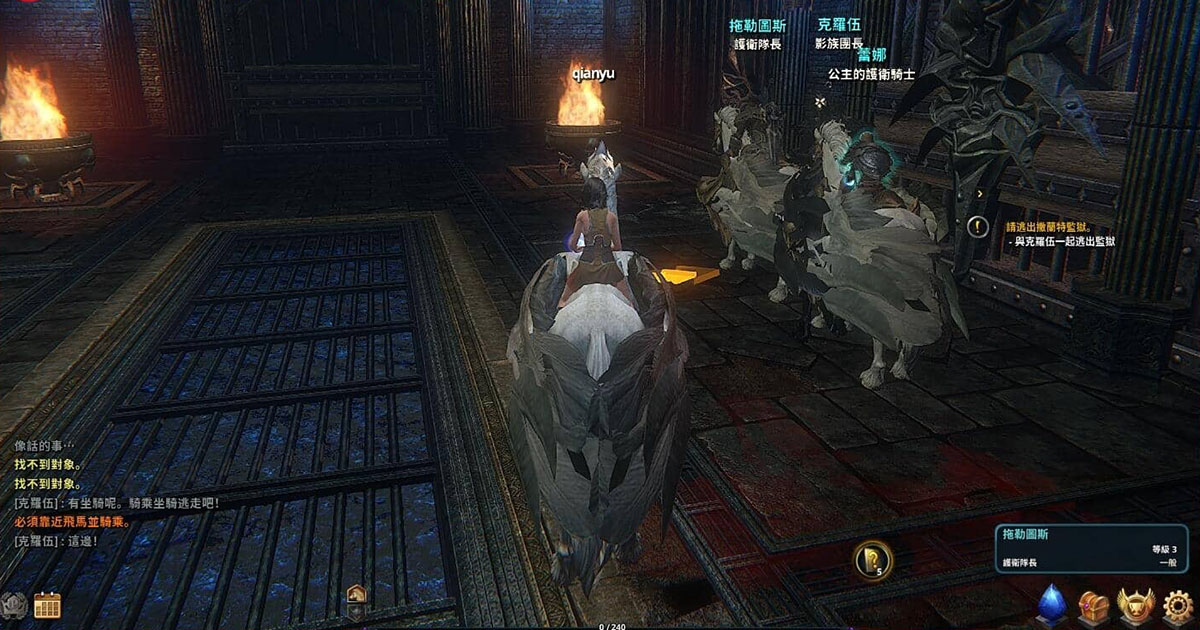The image size is (1200, 630).
Task: Select the prison escape quest exclamation icon
Action: point(978,227)
